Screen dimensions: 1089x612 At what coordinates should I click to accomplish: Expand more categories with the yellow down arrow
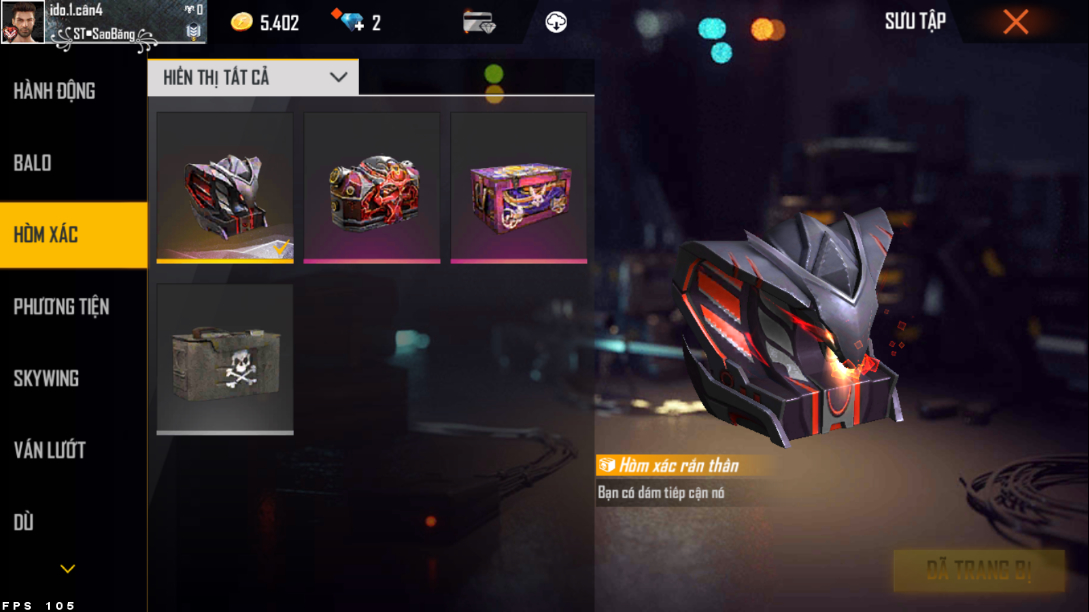click(x=68, y=569)
